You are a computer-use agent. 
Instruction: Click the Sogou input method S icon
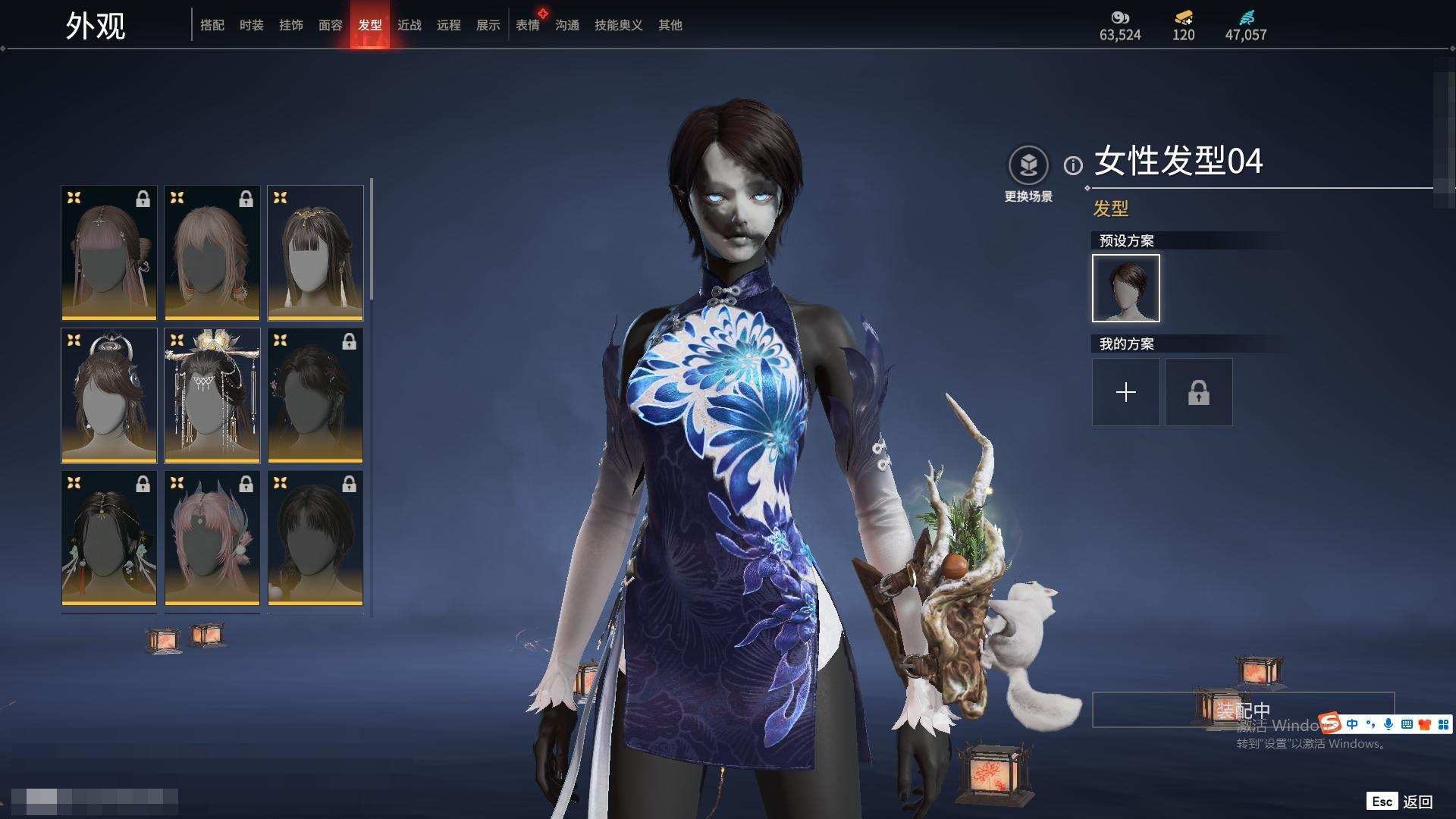[x=1329, y=723]
